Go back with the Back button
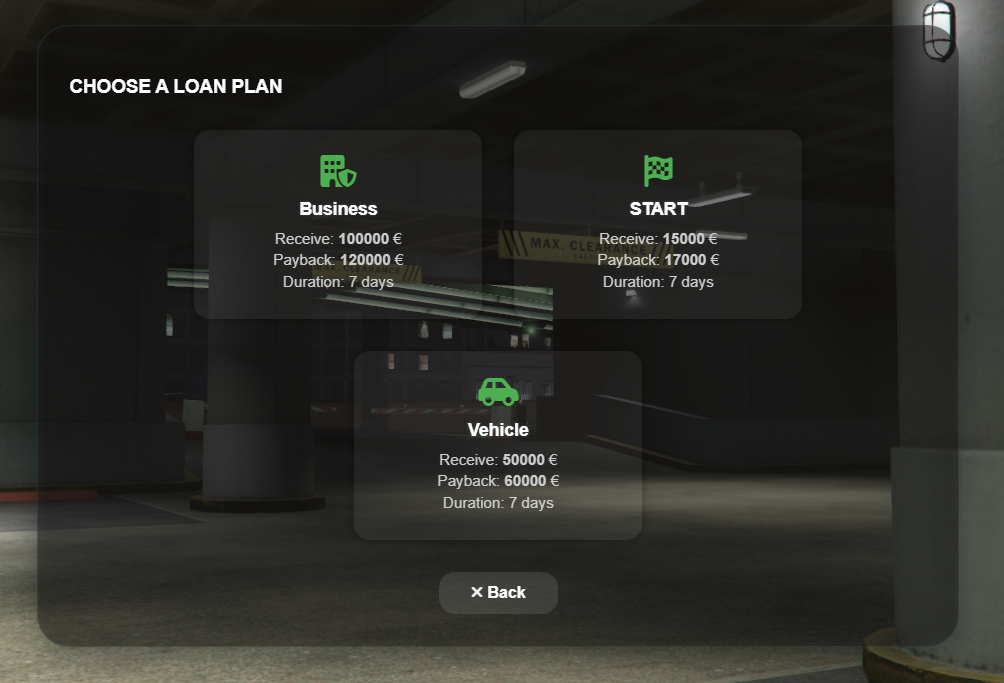 click(498, 593)
